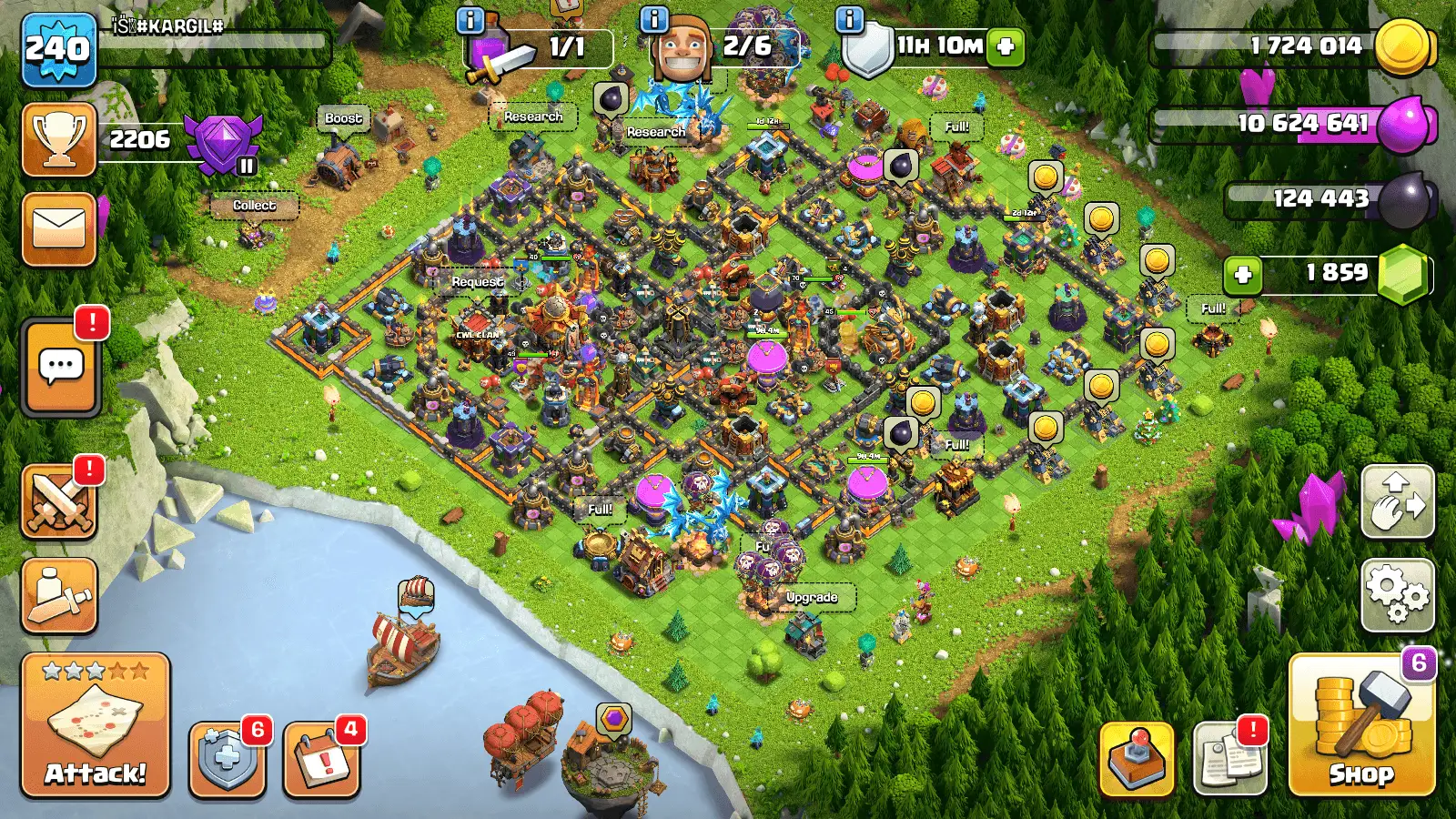Show army info next to sword icon
Screen dimensions: 1456x819
(x=470, y=20)
